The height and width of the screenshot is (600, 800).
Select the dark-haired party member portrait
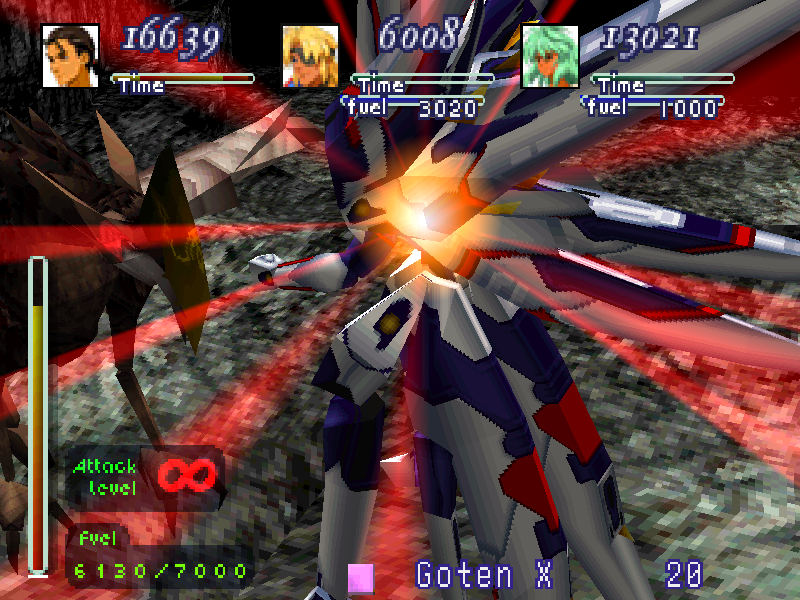(70, 56)
